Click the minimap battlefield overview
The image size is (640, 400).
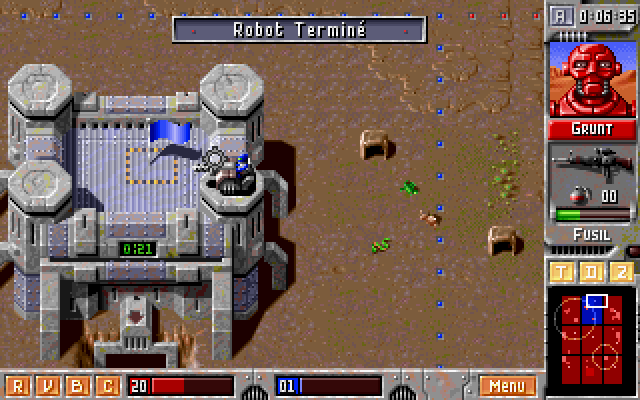591,336
